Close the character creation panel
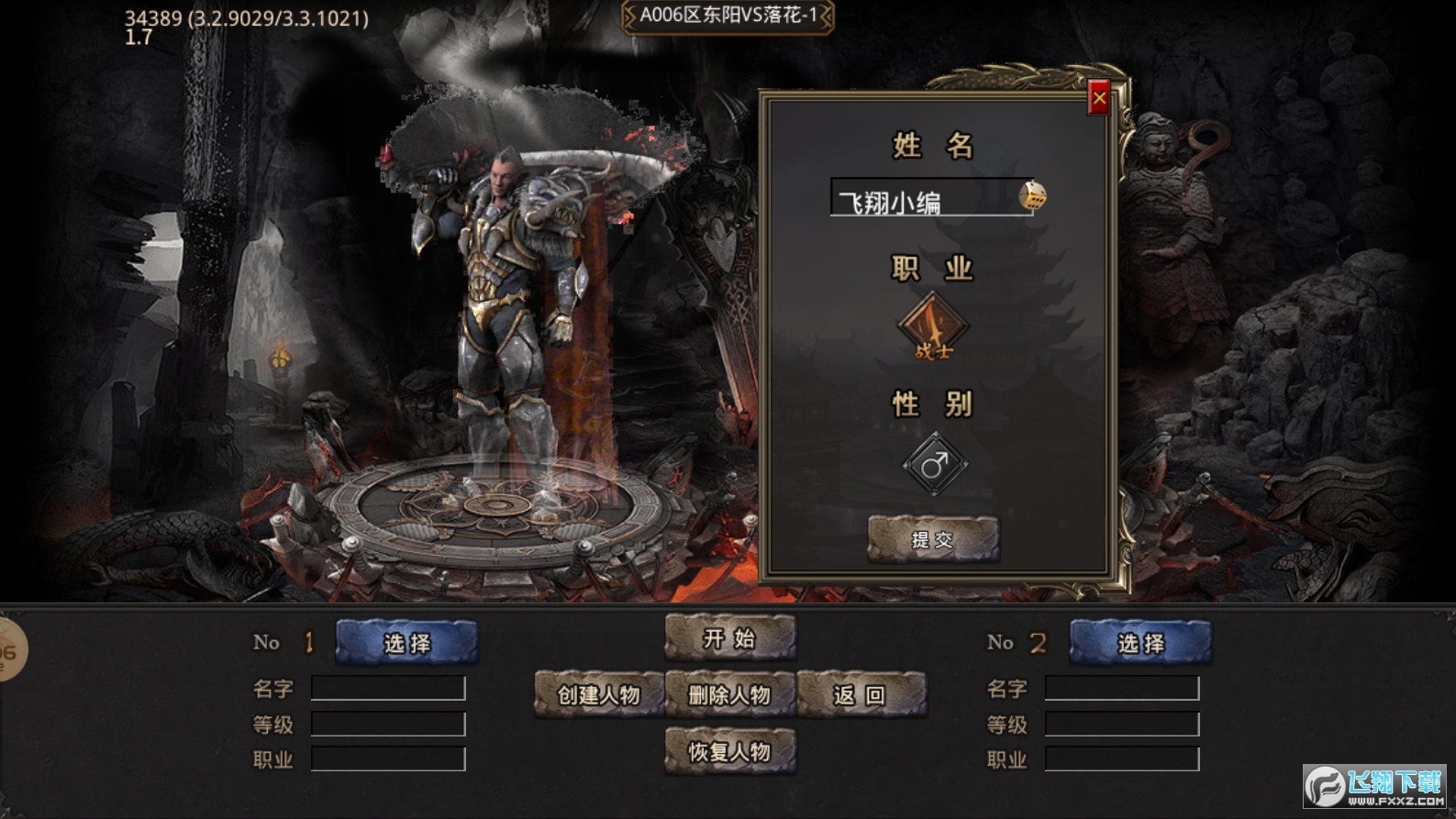The width and height of the screenshot is (1456, 819). pyautogui.click(x=1098, y=98)
